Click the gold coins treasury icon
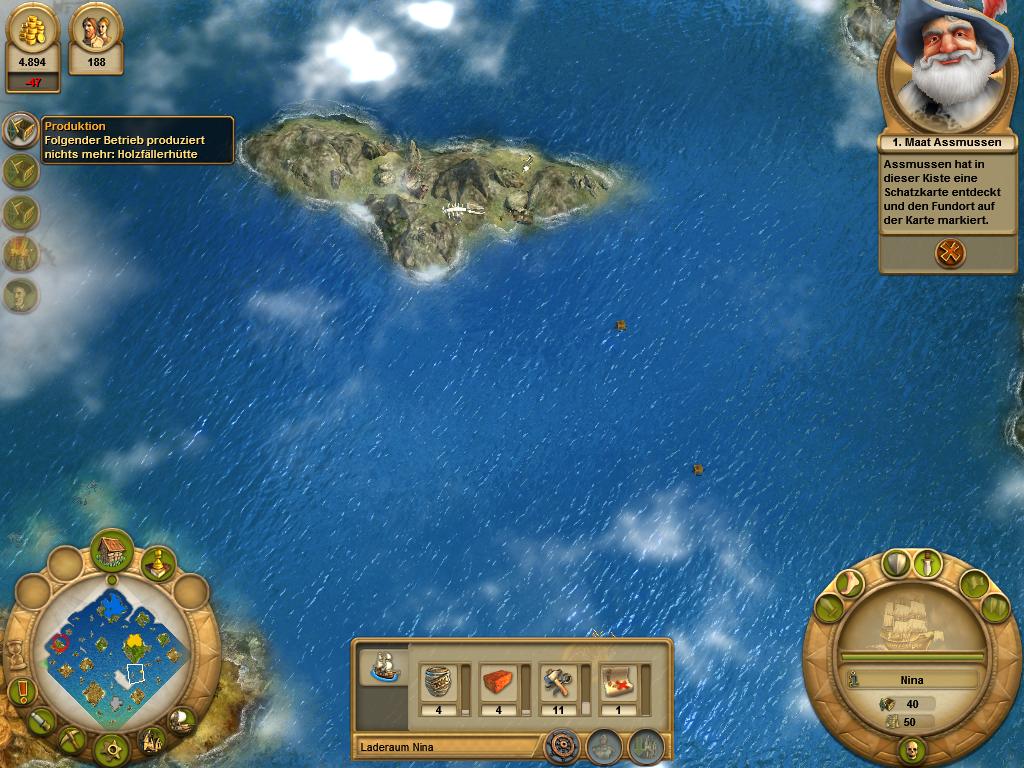This screenshot has height=768, width=1024. click(33, 32)
